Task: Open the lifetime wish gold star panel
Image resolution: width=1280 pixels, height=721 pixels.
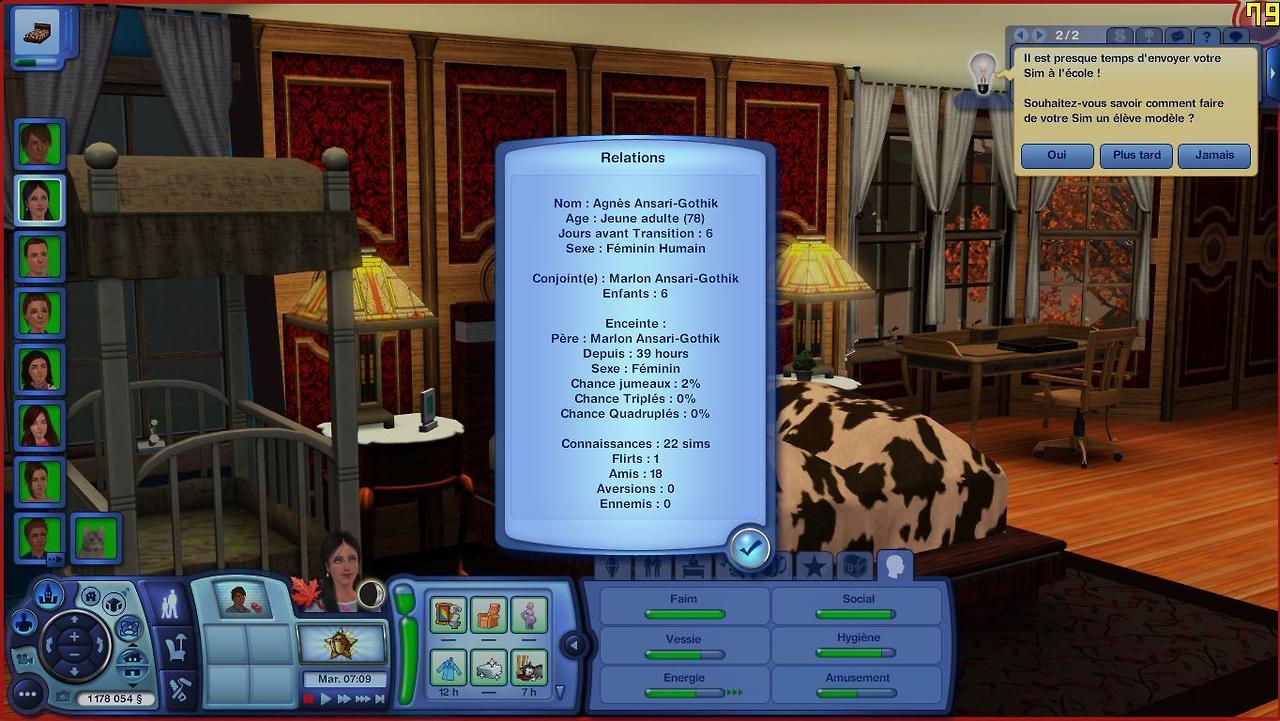Action: (x=342, y=644)
